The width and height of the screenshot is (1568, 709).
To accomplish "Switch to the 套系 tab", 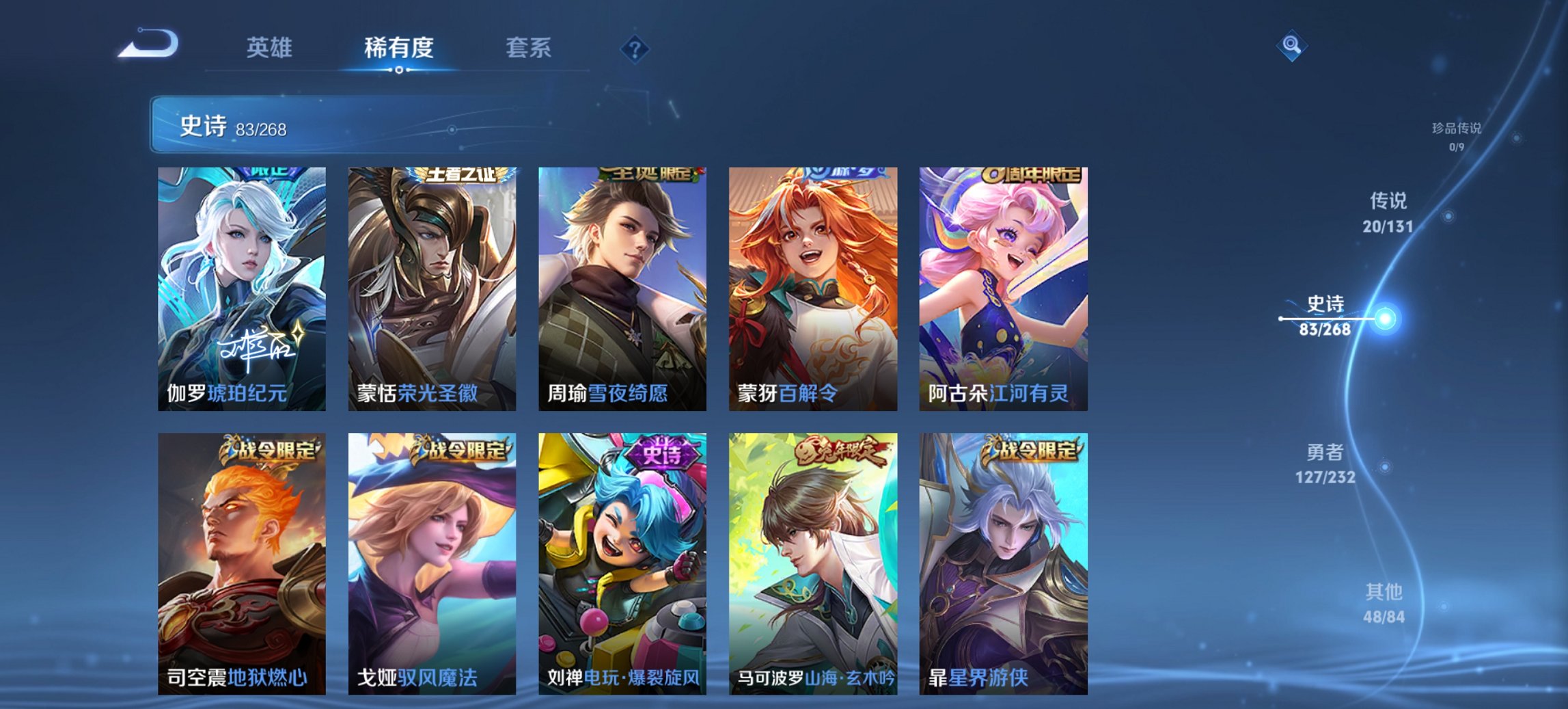I will pos(528,48).
